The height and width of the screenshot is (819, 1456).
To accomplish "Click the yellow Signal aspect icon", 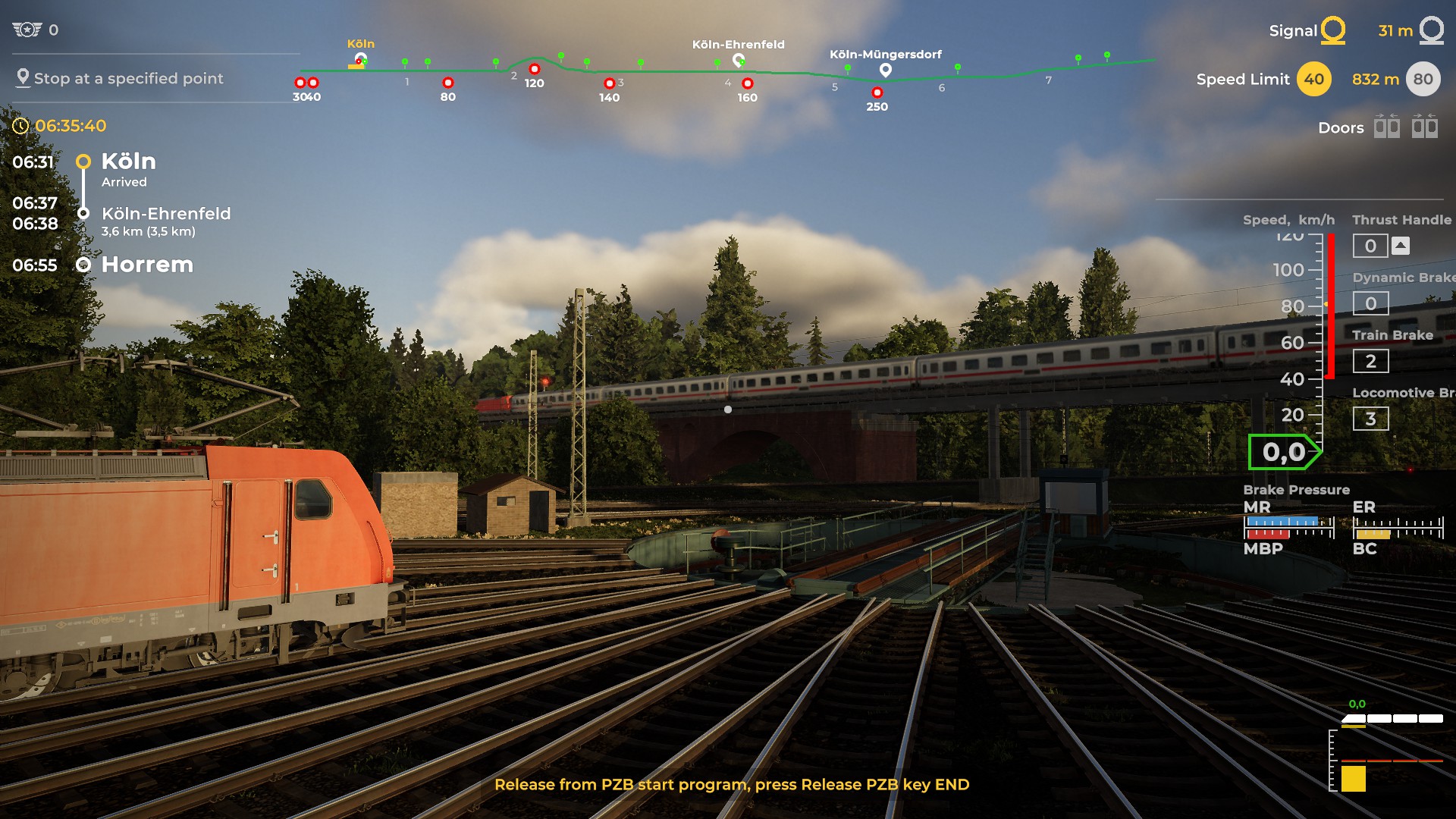I will [x=1332, y=30].
